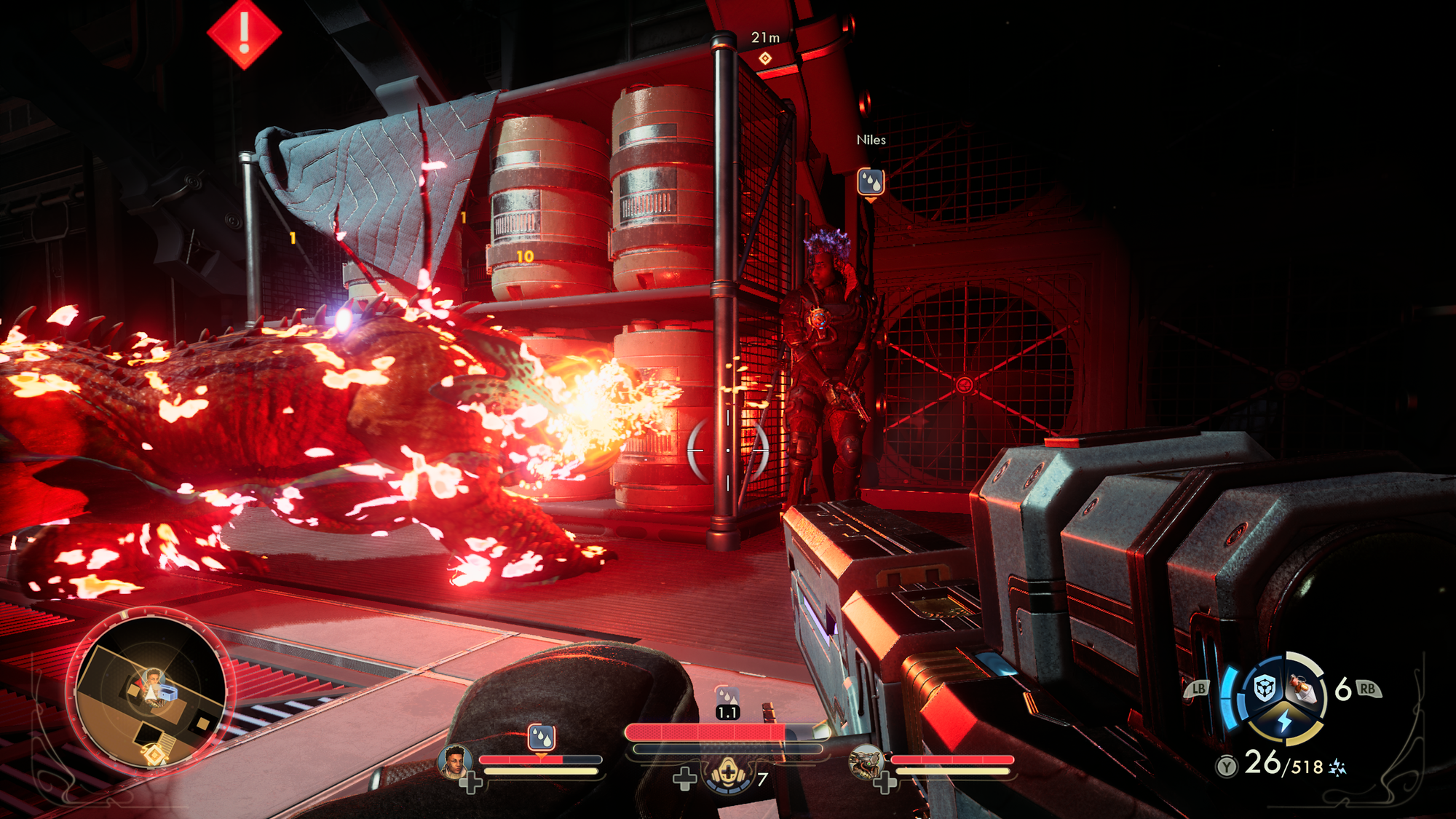Use the medical inhaler icon
The image size is (1456, 819).
(728, 776)
